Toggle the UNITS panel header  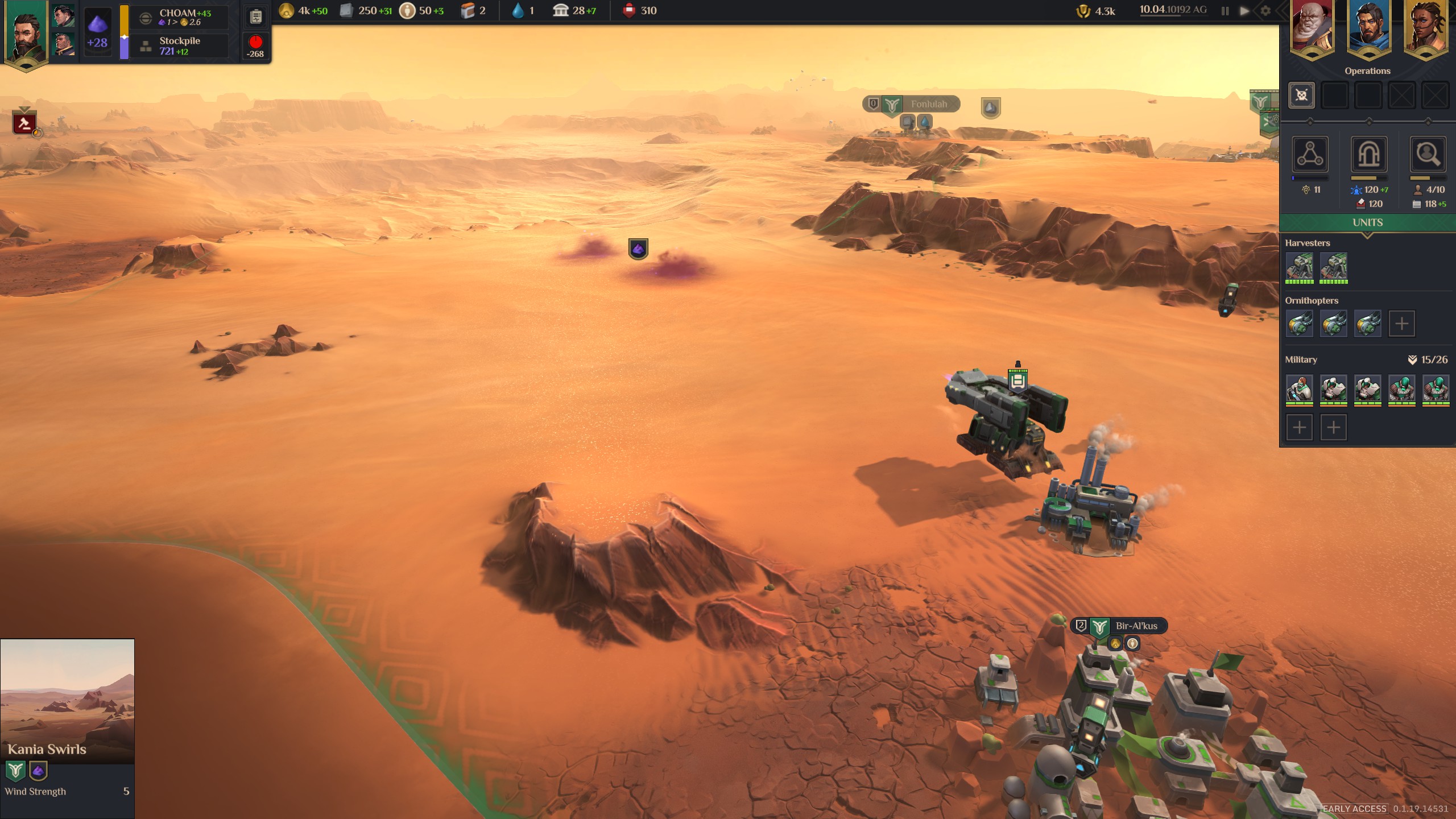pyautogui.click(x=1367, y=222)
